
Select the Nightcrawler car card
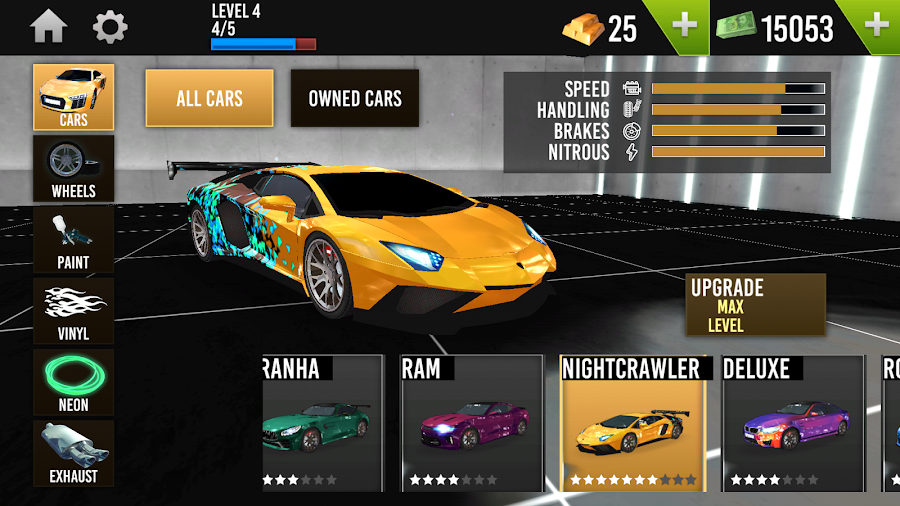click(x=633, y=423)
